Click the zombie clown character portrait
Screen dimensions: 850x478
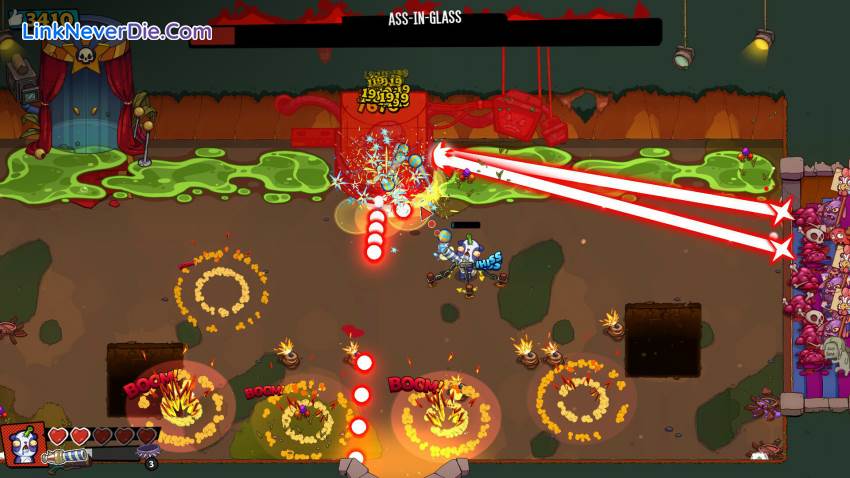[25, 446]
